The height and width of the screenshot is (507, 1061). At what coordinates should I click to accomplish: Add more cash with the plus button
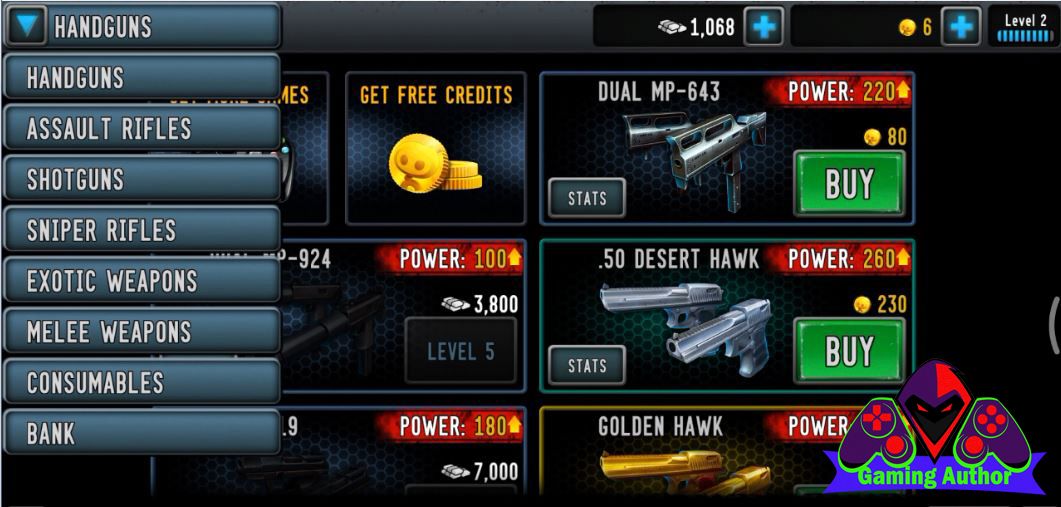pos(766,27)
